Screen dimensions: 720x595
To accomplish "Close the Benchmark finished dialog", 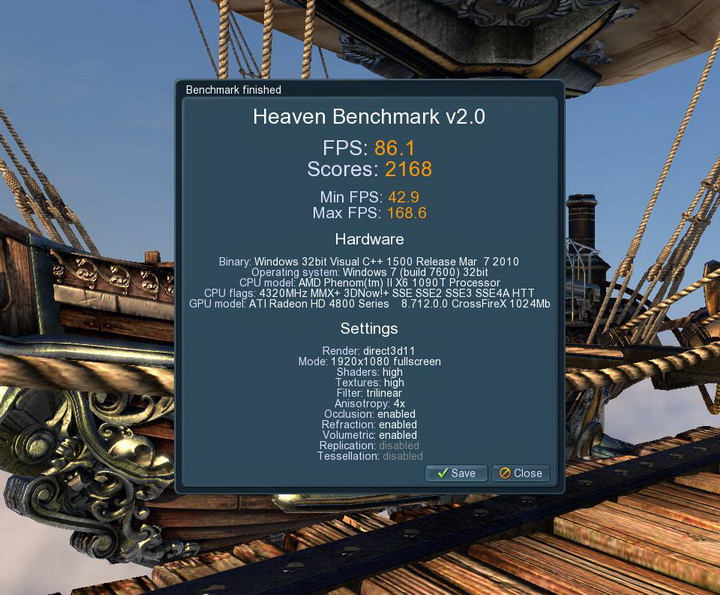I will tap(520, 473).
